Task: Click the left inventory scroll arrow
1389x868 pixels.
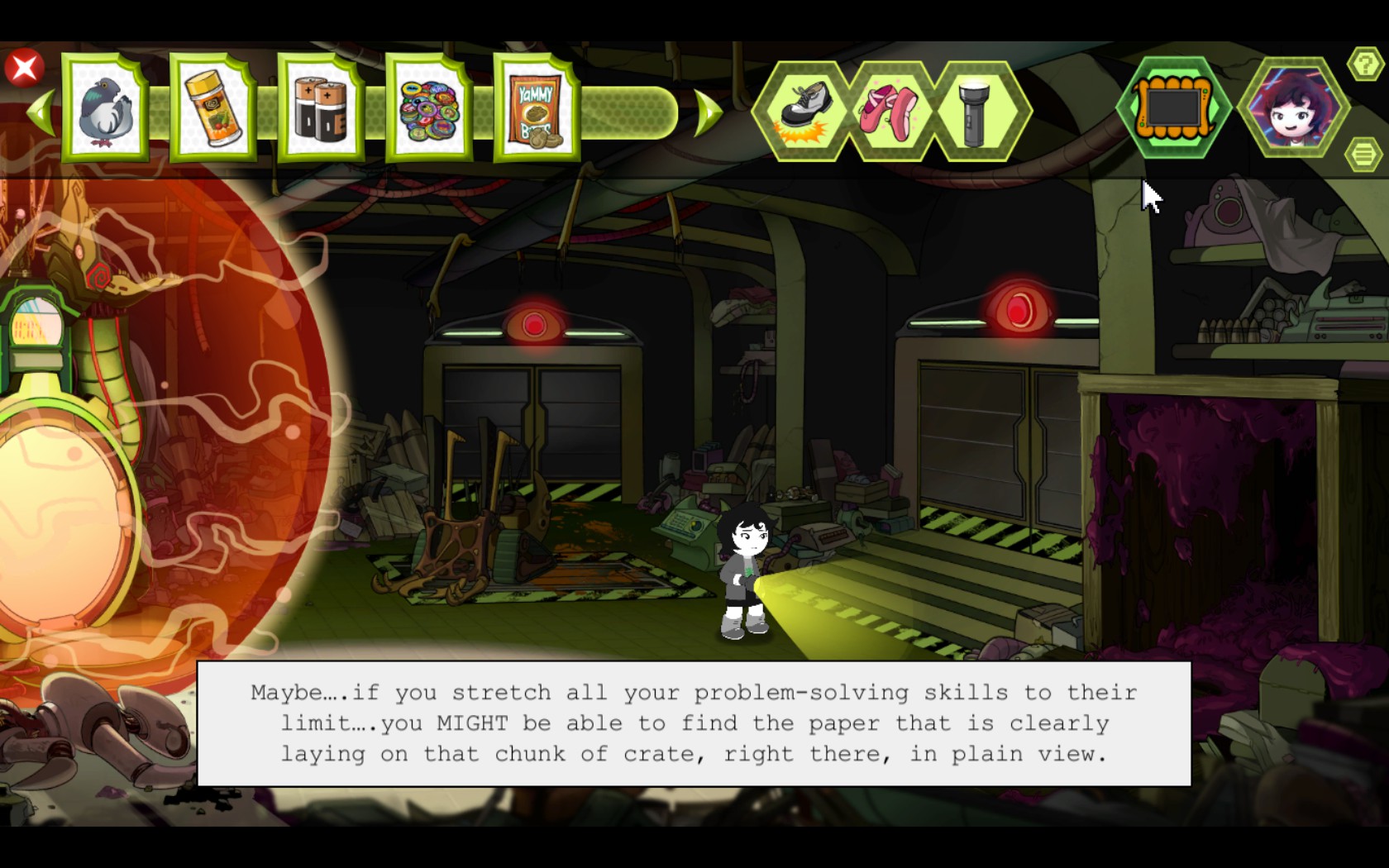Action: [x=41, y=112]
